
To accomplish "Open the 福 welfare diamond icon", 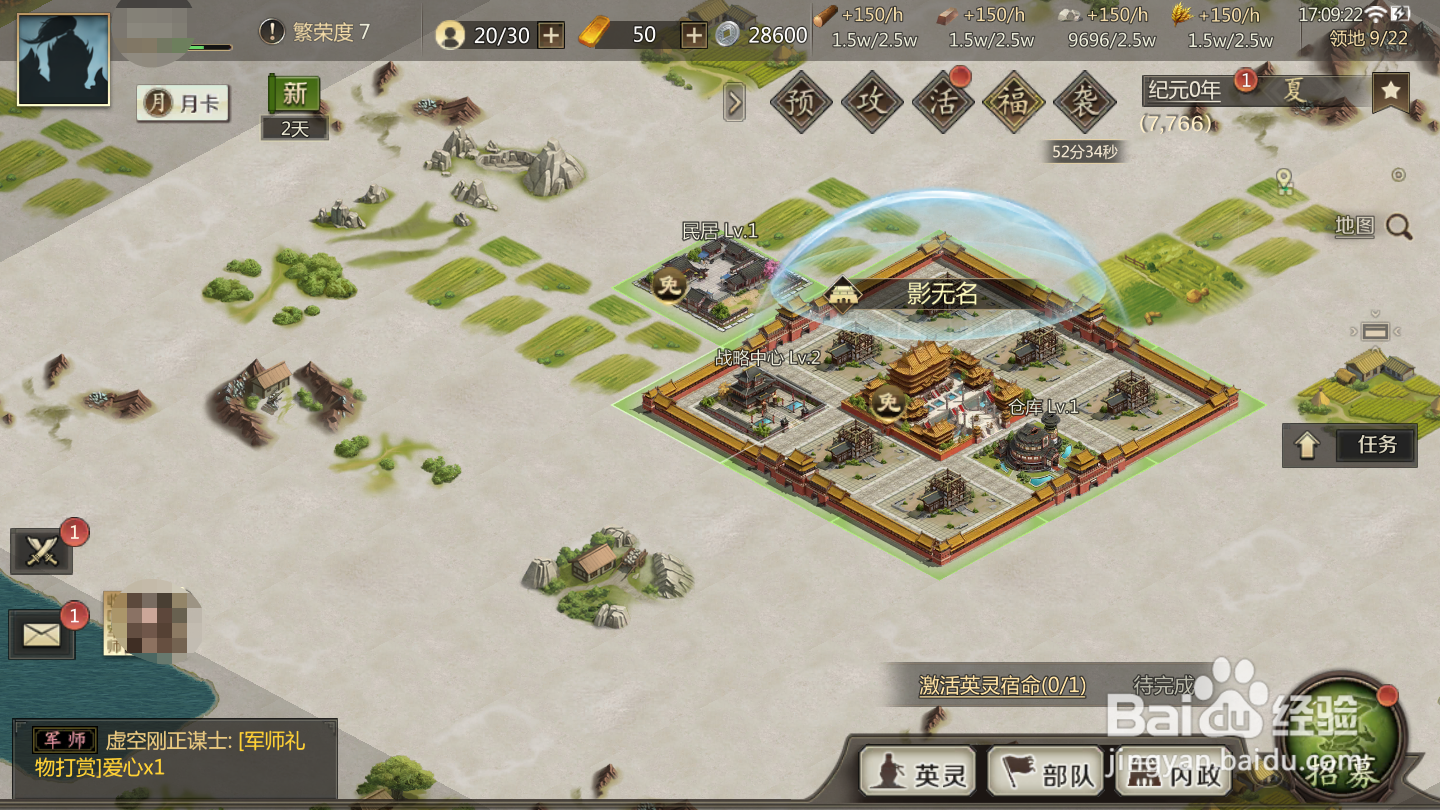I will (x=1014, y=102).
